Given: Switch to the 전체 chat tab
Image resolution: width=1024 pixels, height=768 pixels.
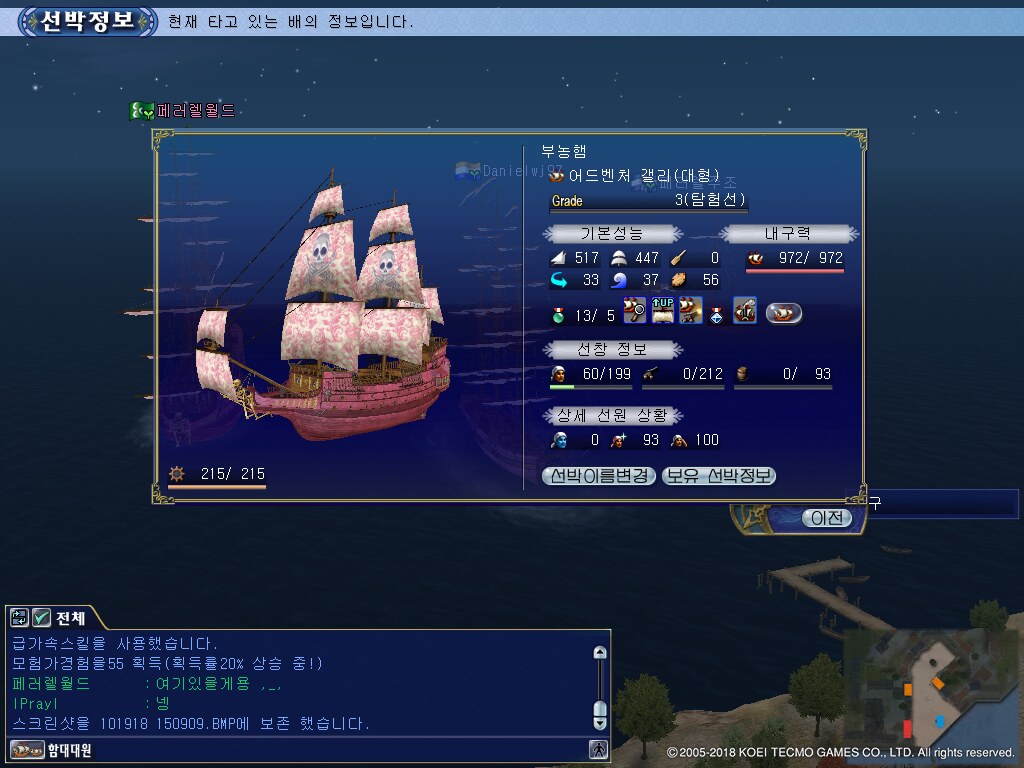Looking at the screenshot, I should pos(71,618).
